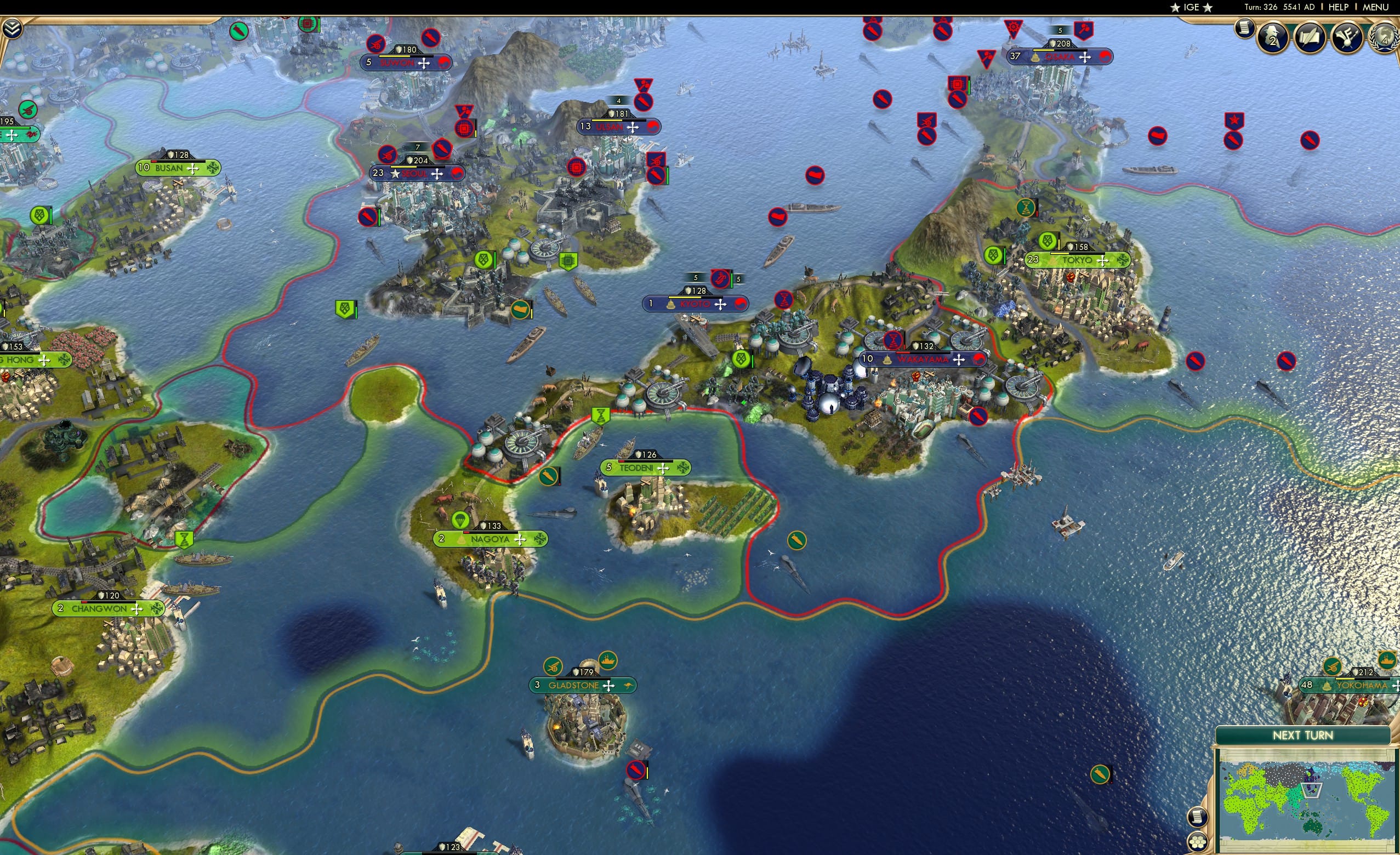Open the Great Works screen via quill-scroll icon

pos(1310,37)
